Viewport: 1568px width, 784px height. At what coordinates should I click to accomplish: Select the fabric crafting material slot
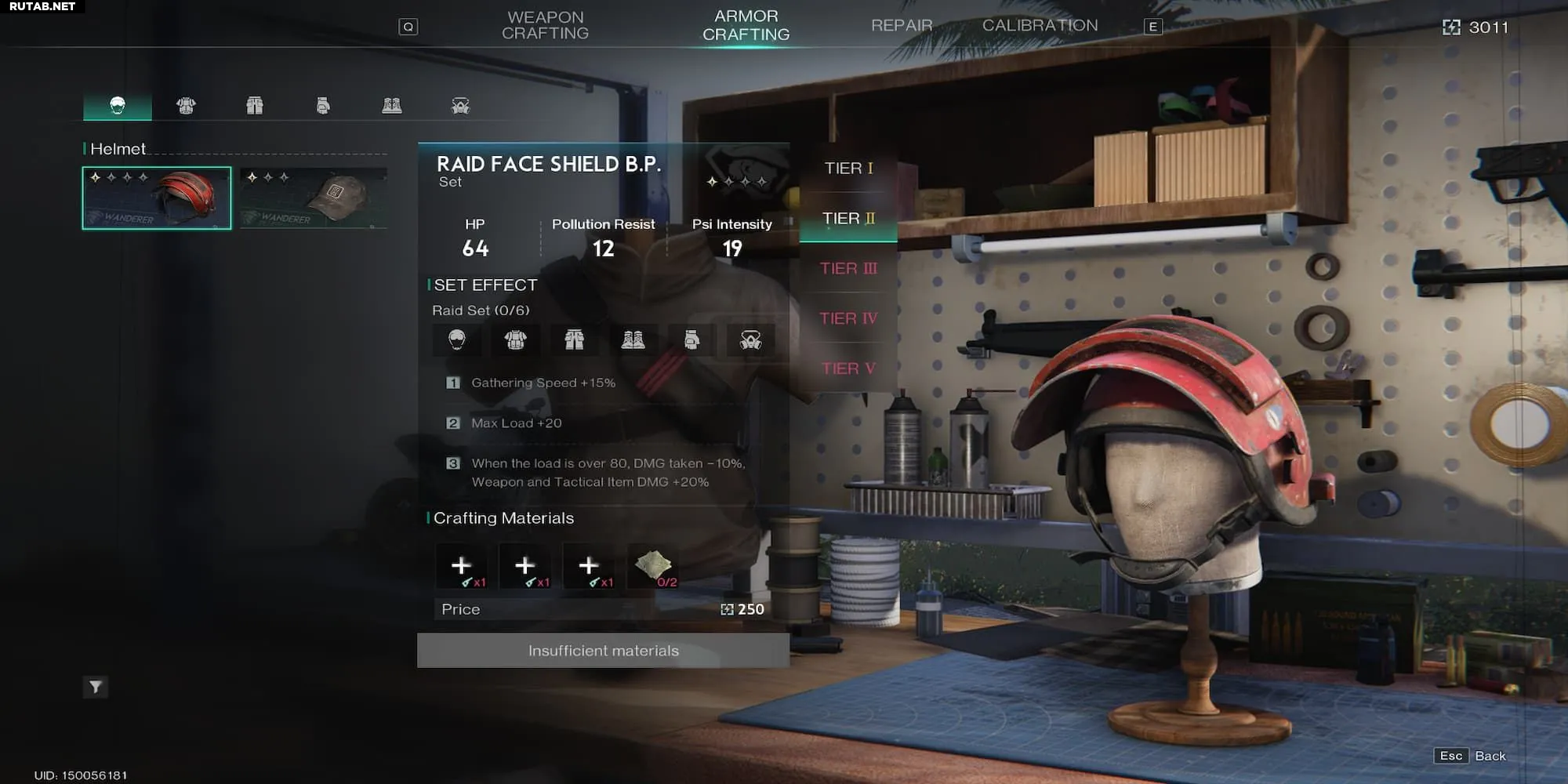click(654, 567)
